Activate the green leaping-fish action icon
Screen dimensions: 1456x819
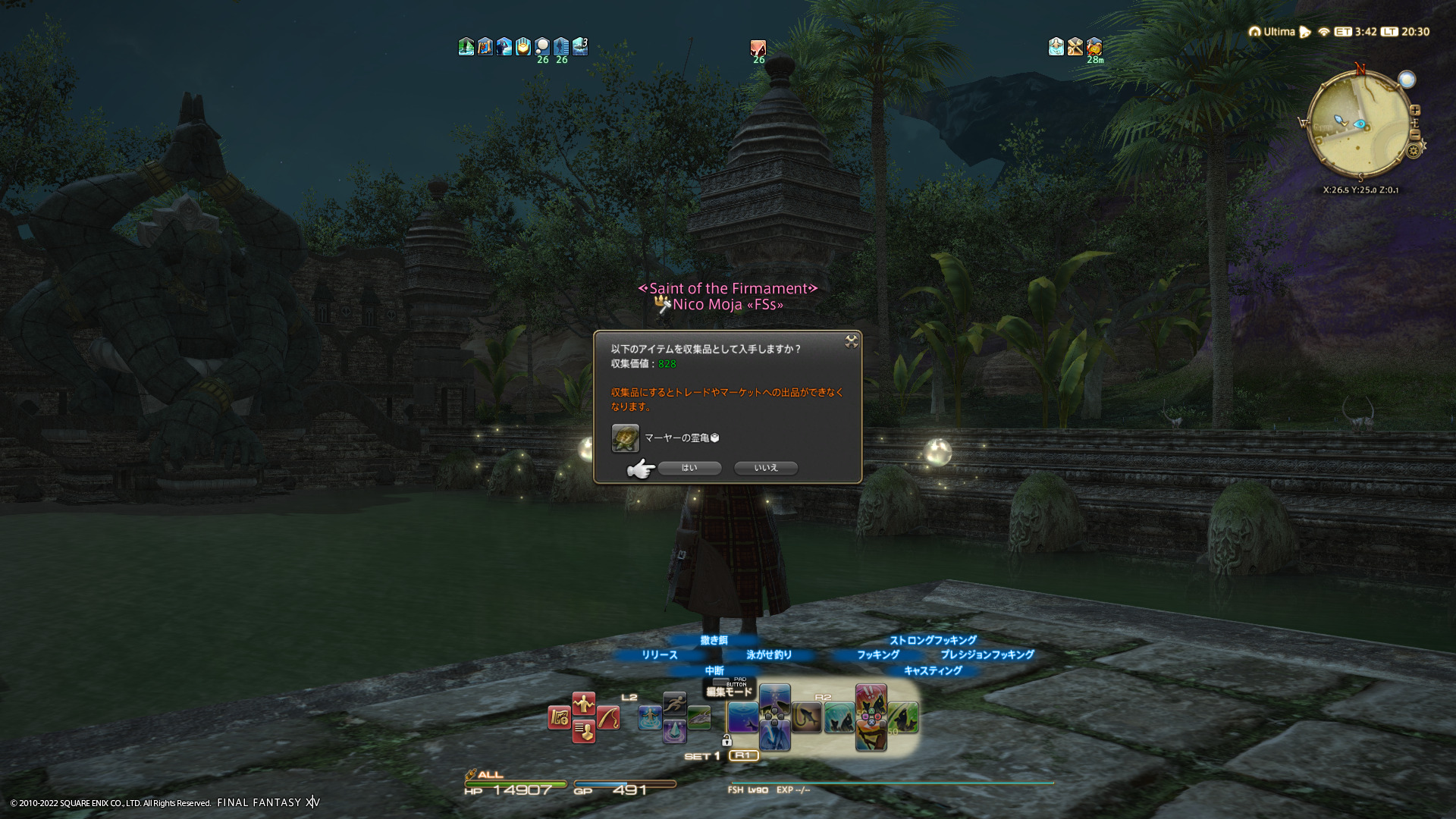pos(903,717)
